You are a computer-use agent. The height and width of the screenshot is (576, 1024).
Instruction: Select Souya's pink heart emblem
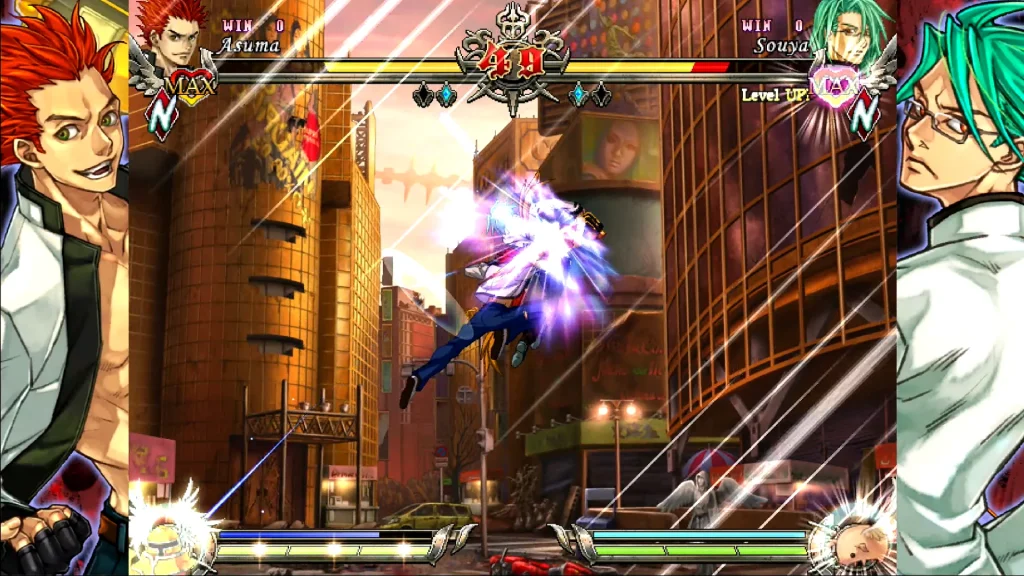tap(831, 85)
